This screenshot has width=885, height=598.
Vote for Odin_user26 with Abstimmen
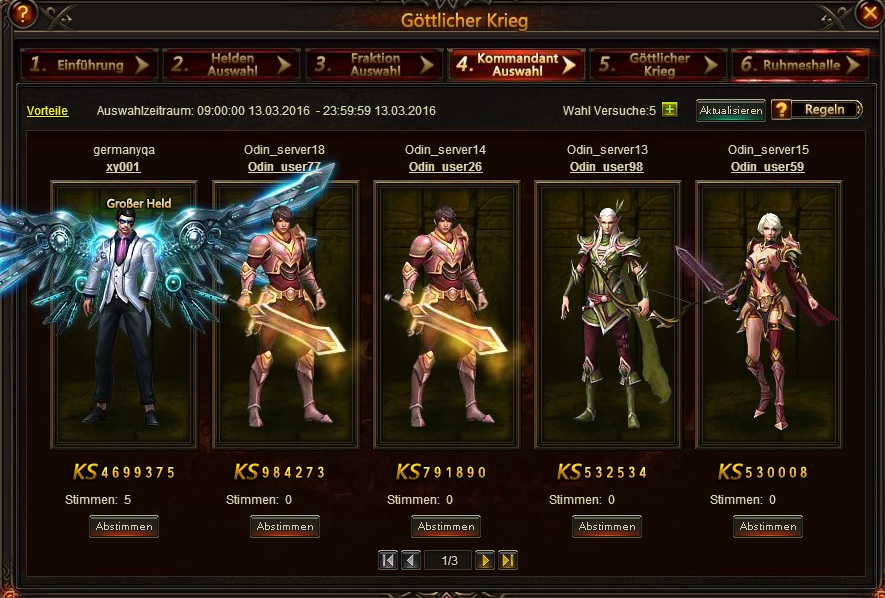pos(446,526)
